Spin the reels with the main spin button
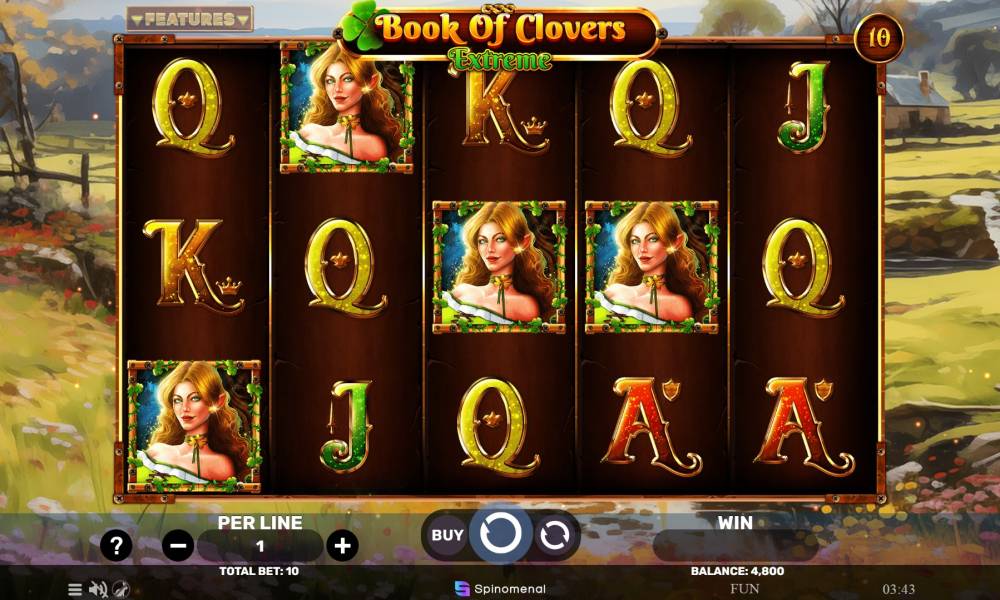Screen dimensions: 1000x600 [x=500, y=535]
